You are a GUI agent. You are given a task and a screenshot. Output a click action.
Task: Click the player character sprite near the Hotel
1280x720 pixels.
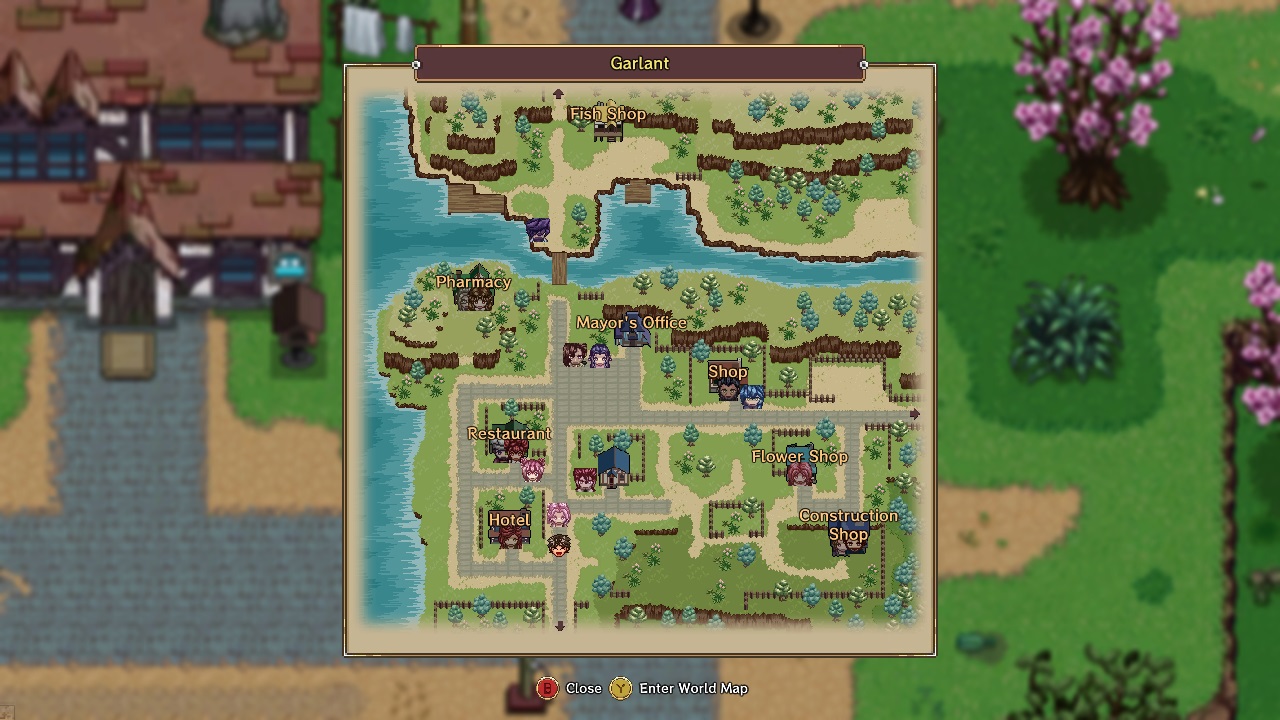tap(558, 546)
